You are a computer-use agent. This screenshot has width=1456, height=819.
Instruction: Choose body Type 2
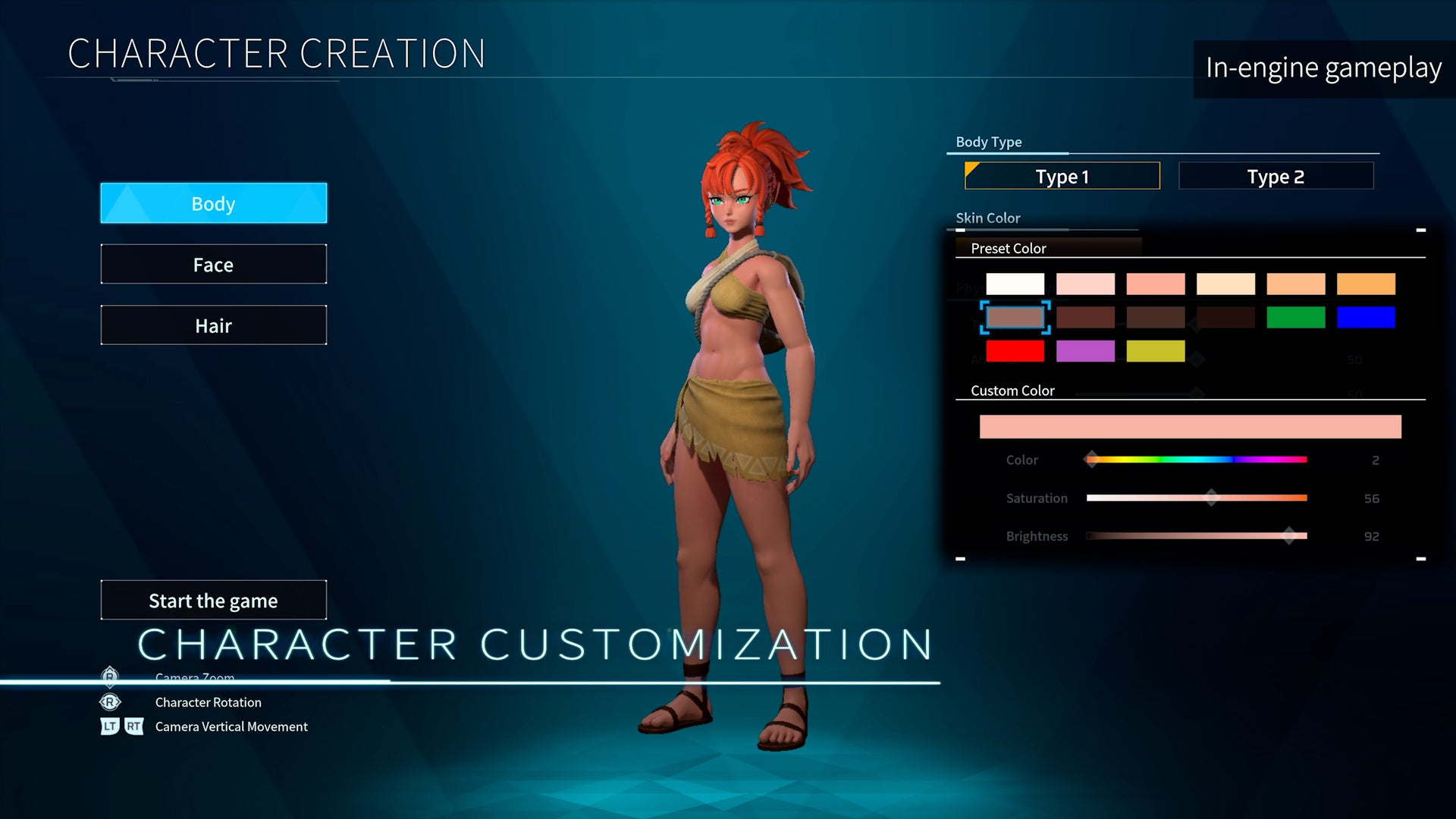pos(1276,176)
